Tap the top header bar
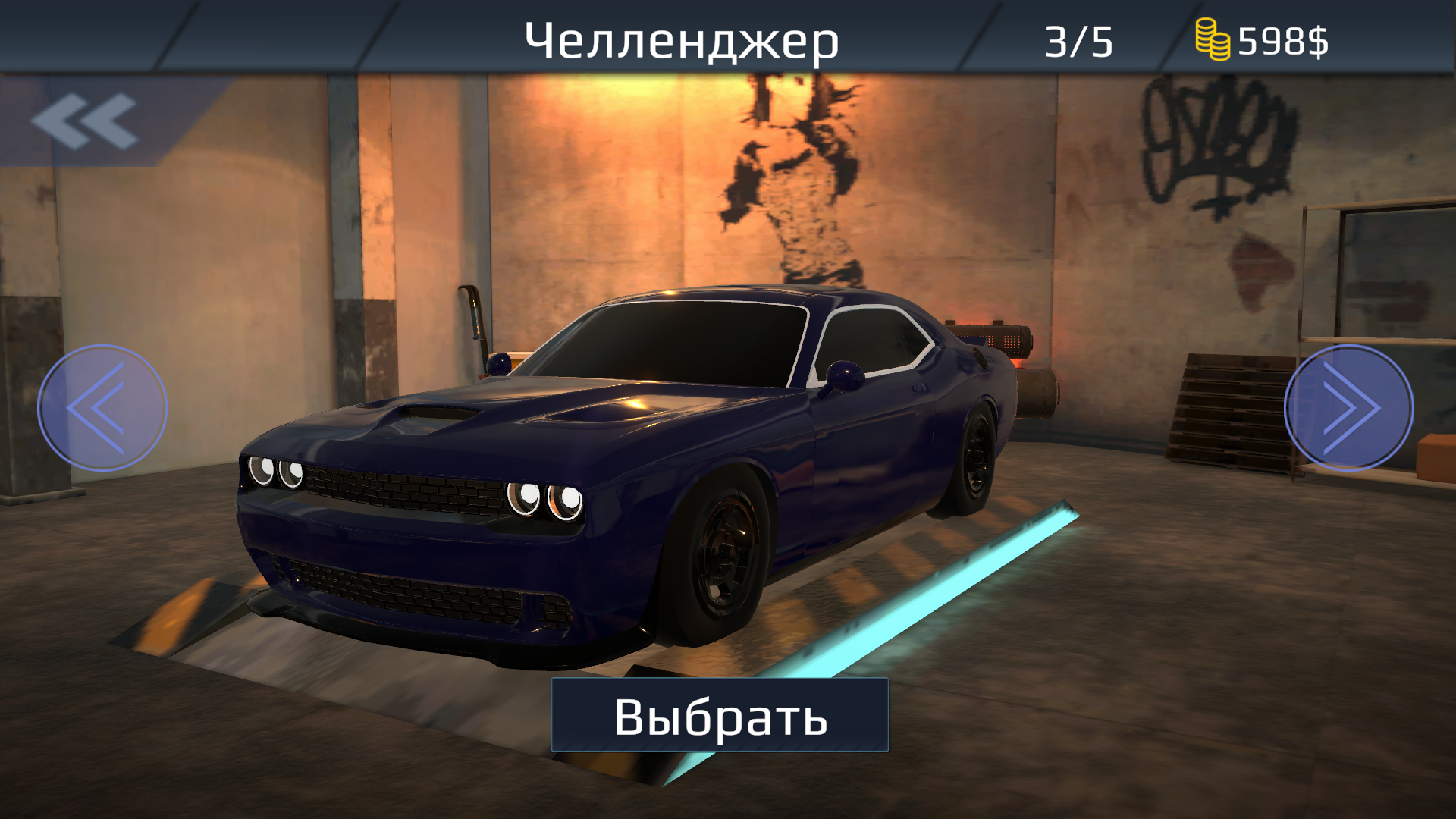This screenshot has height=819, width=1456. tap(728, 30)
